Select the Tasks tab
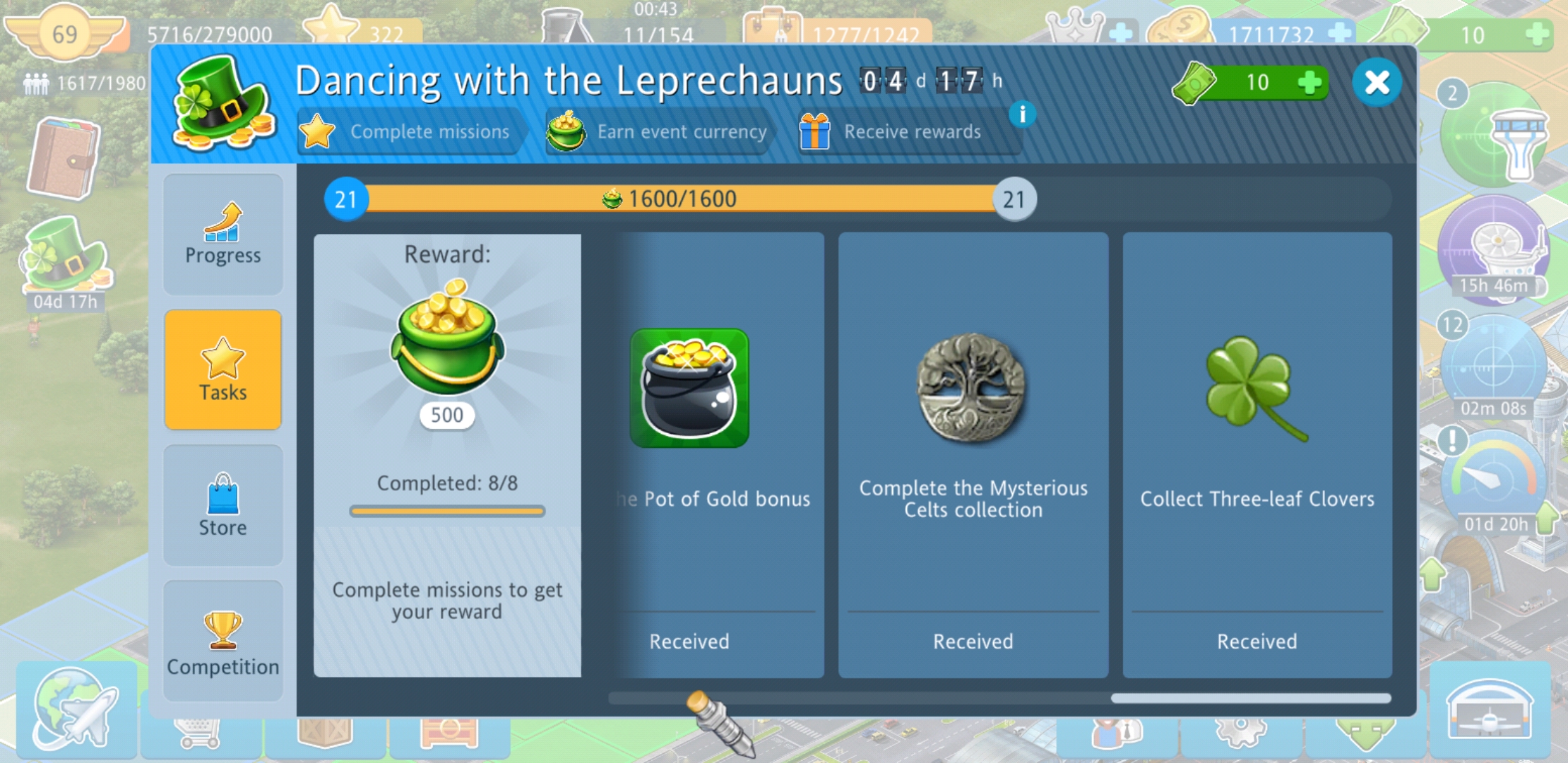1568x763 pixels. coord(223,370)
